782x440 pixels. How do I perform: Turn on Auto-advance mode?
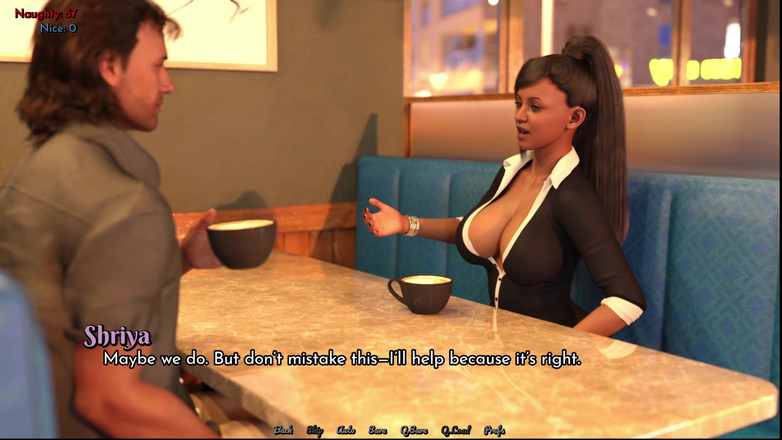point(346,430)
